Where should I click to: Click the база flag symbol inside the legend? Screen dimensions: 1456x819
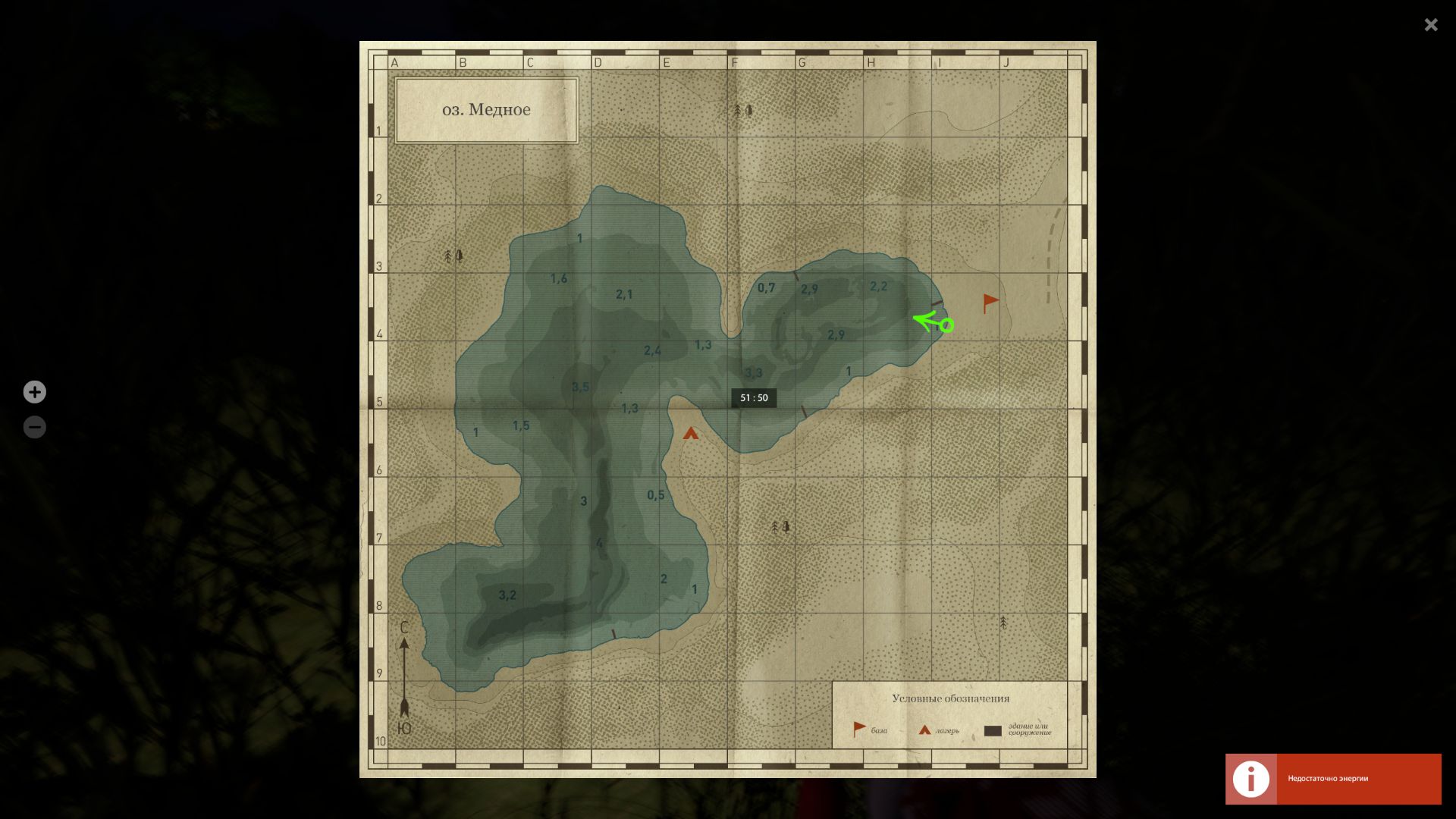coord(858,726)
